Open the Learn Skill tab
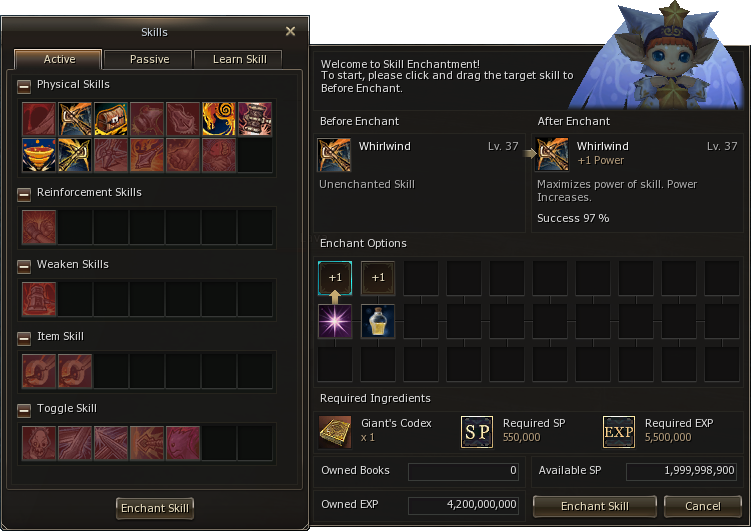 (x=239, y=59)
